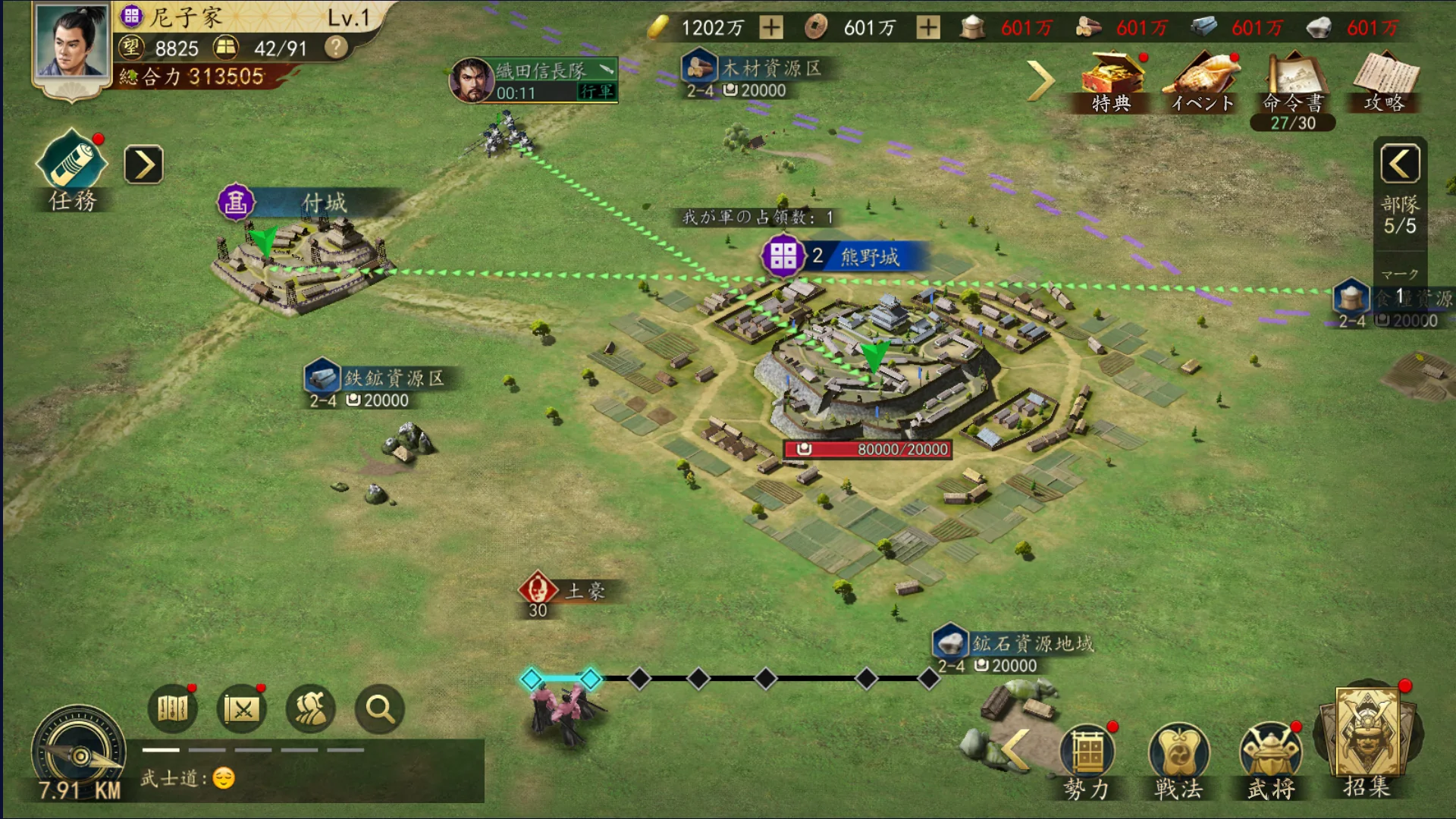Open the 招集 recruit cards
This screenshot has height=819, width=1456.
tap(1366, 739)
